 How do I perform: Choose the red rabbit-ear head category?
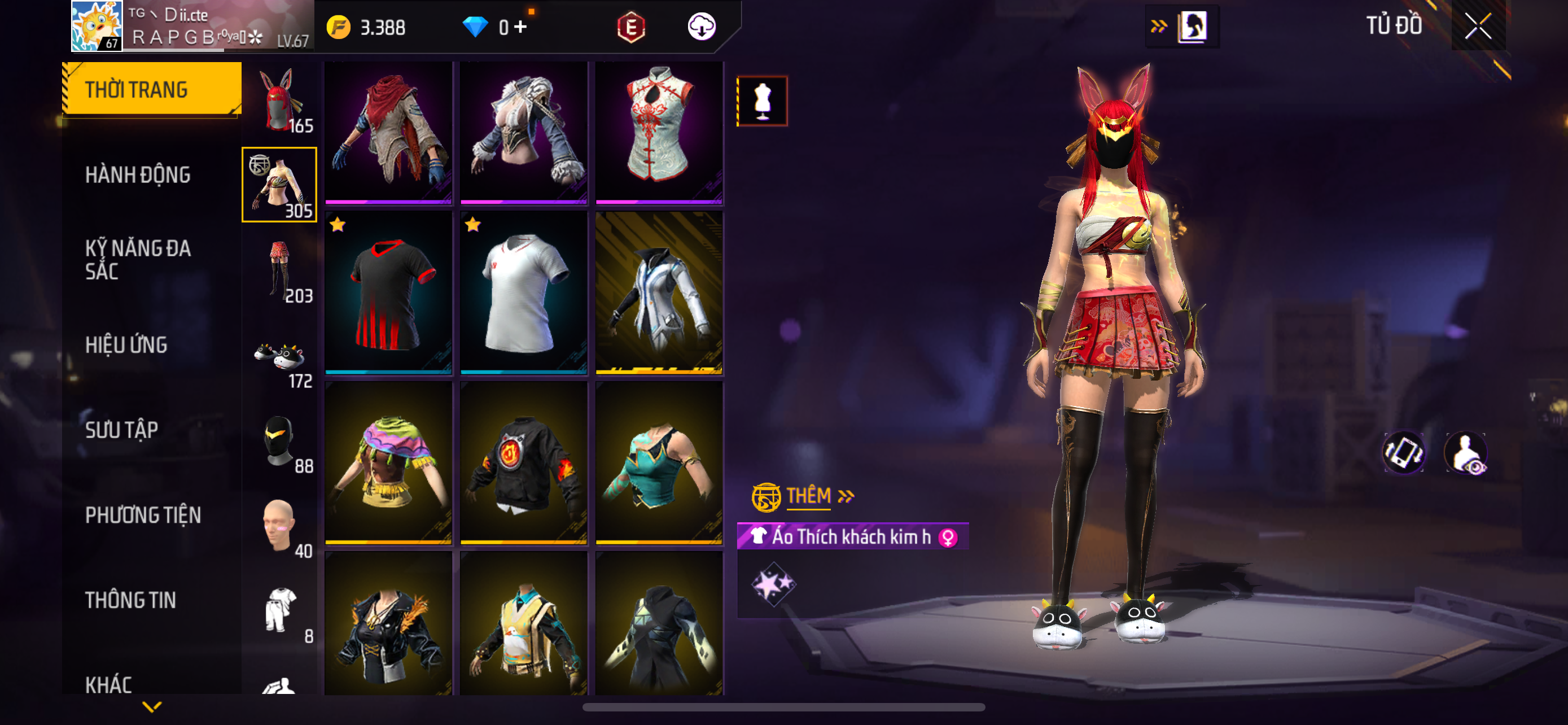point(279,101)
